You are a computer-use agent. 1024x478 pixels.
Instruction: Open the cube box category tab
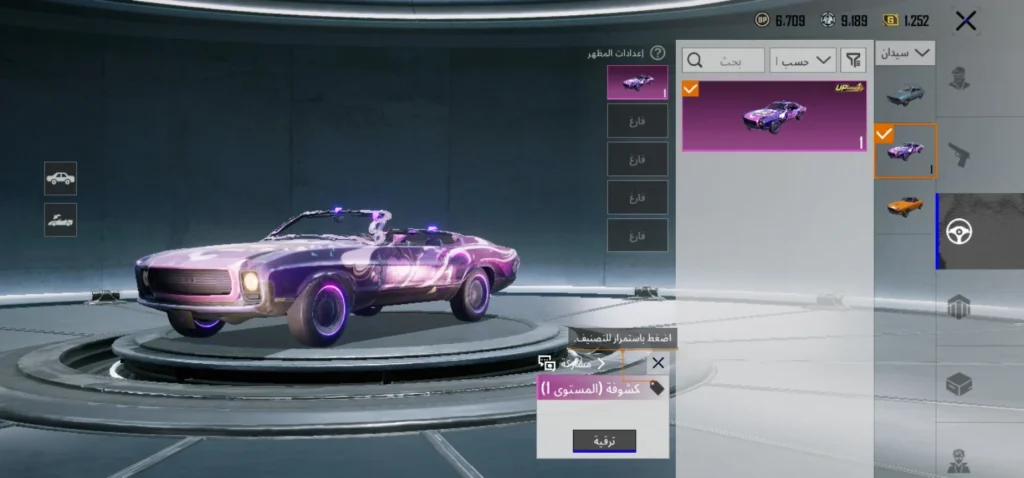tap(959, 384)
